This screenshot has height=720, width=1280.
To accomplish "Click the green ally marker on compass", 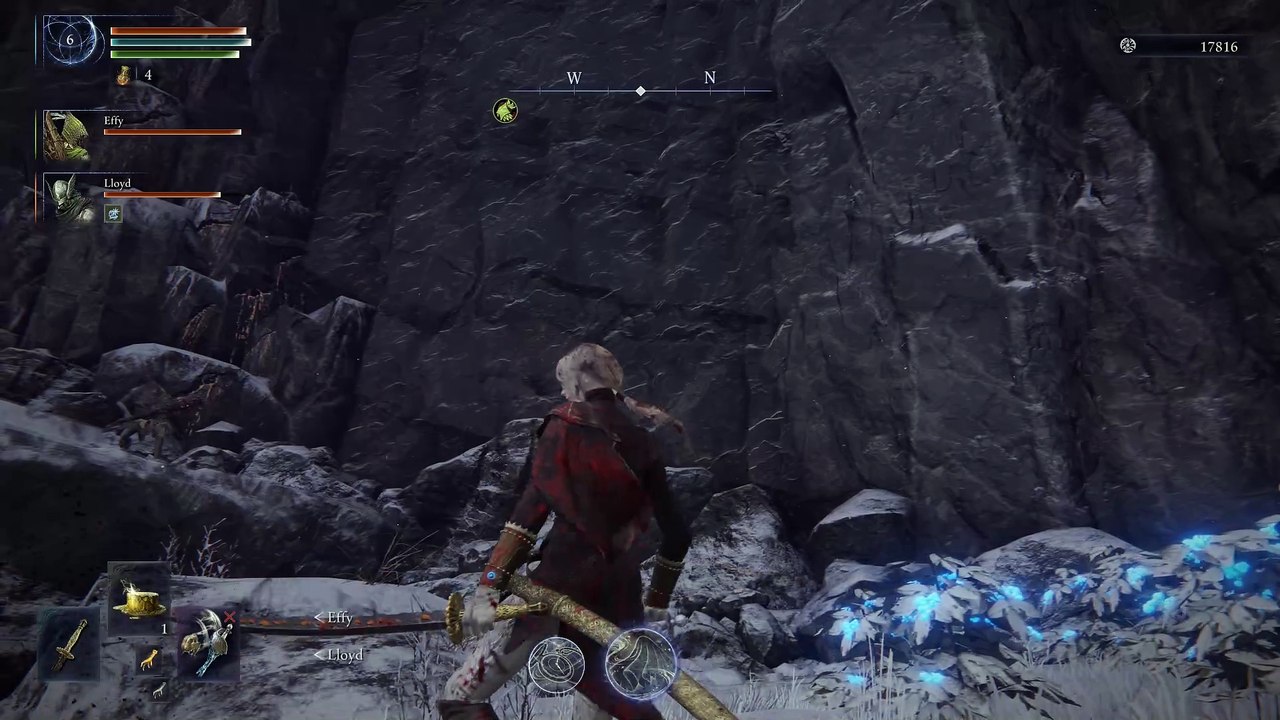I will coord(505,110).
